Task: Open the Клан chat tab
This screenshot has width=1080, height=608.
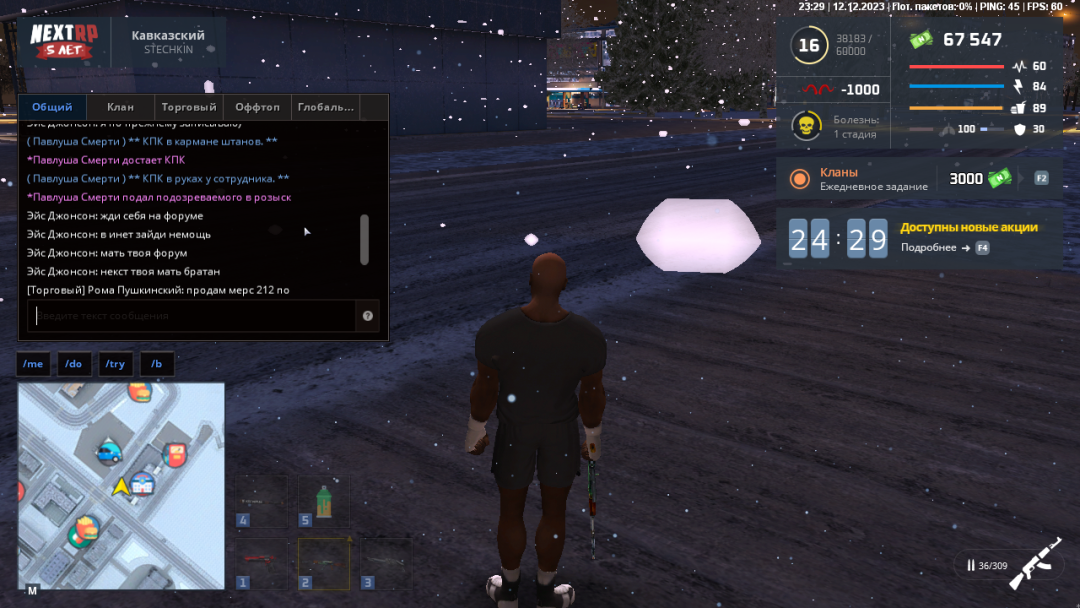Action: click(120, 107)
